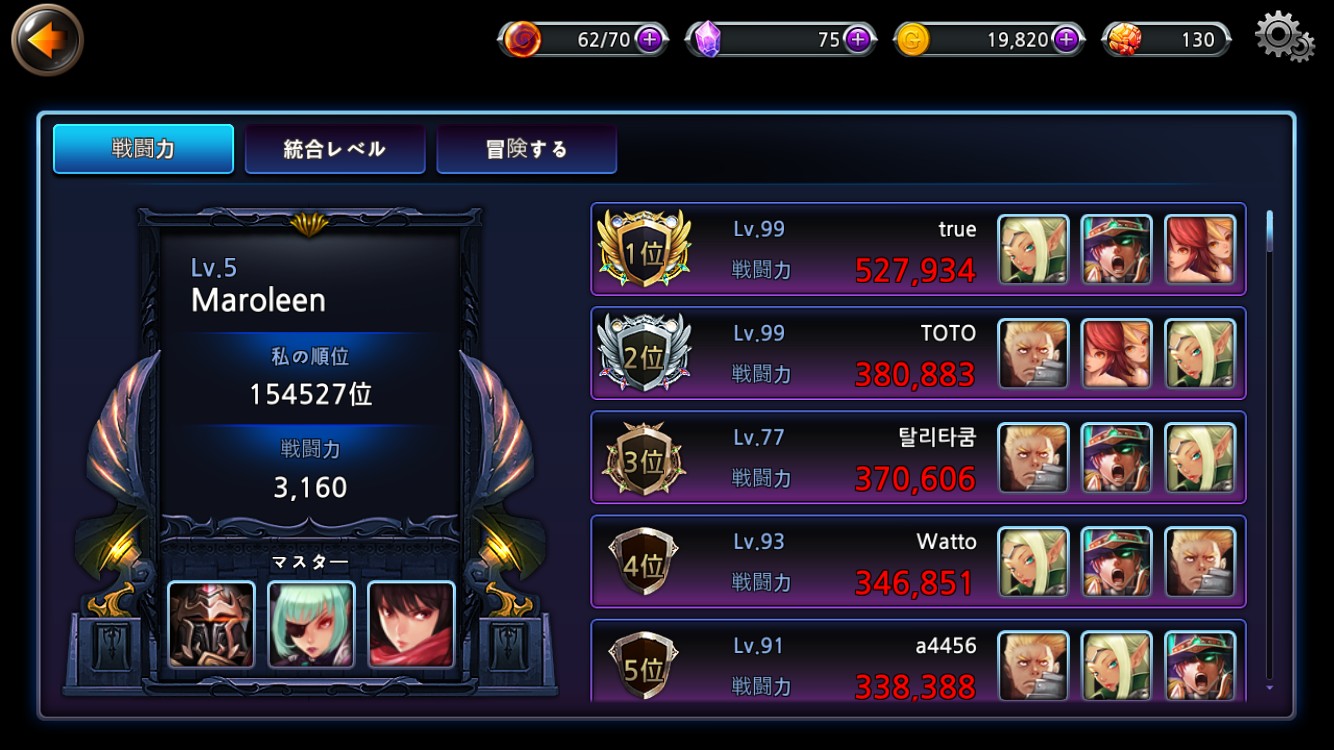
Task: Select the dark-haired red scarf master portrait
Action: [411, 624]
